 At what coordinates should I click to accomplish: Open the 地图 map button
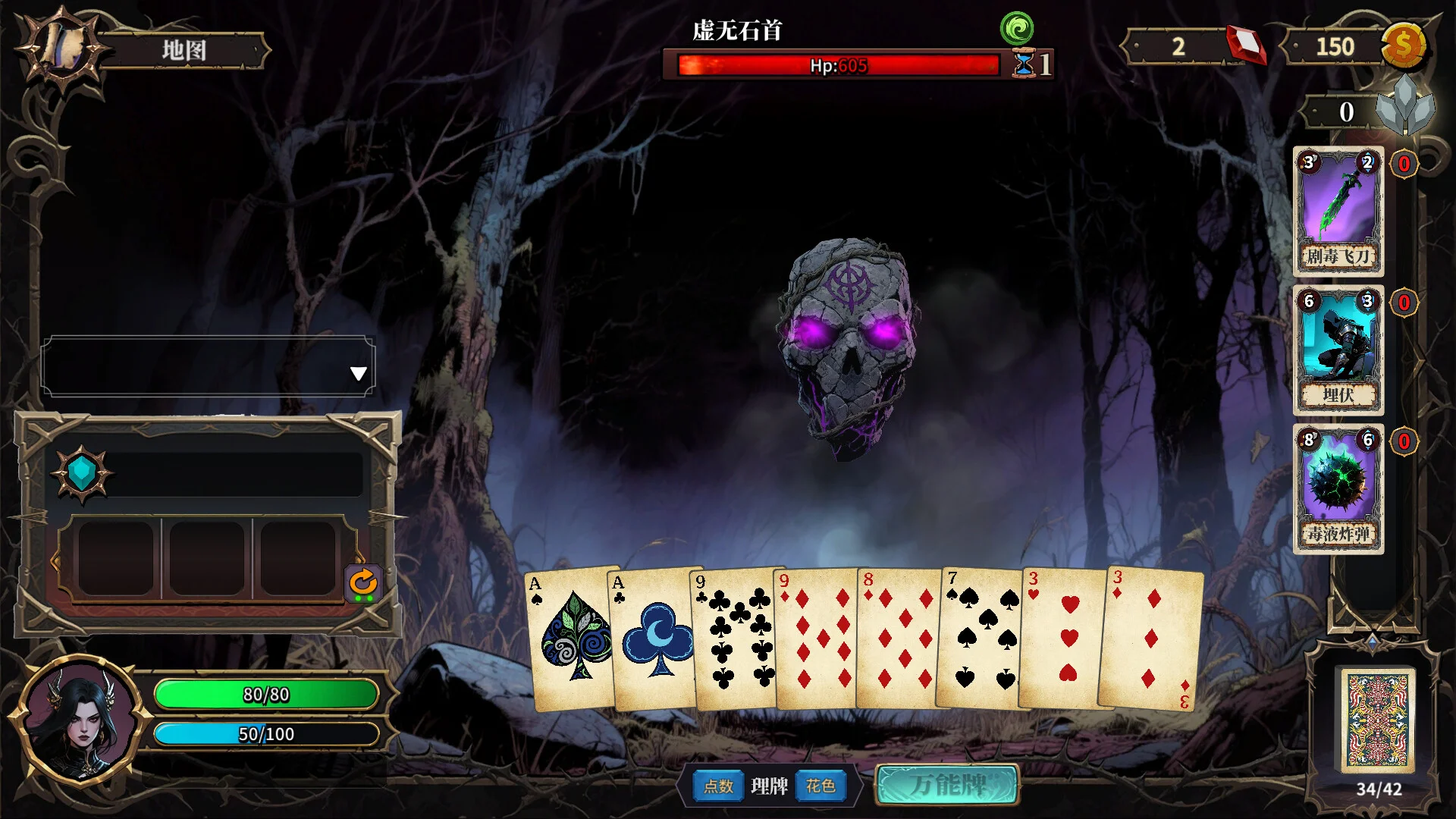click(183, 51)
